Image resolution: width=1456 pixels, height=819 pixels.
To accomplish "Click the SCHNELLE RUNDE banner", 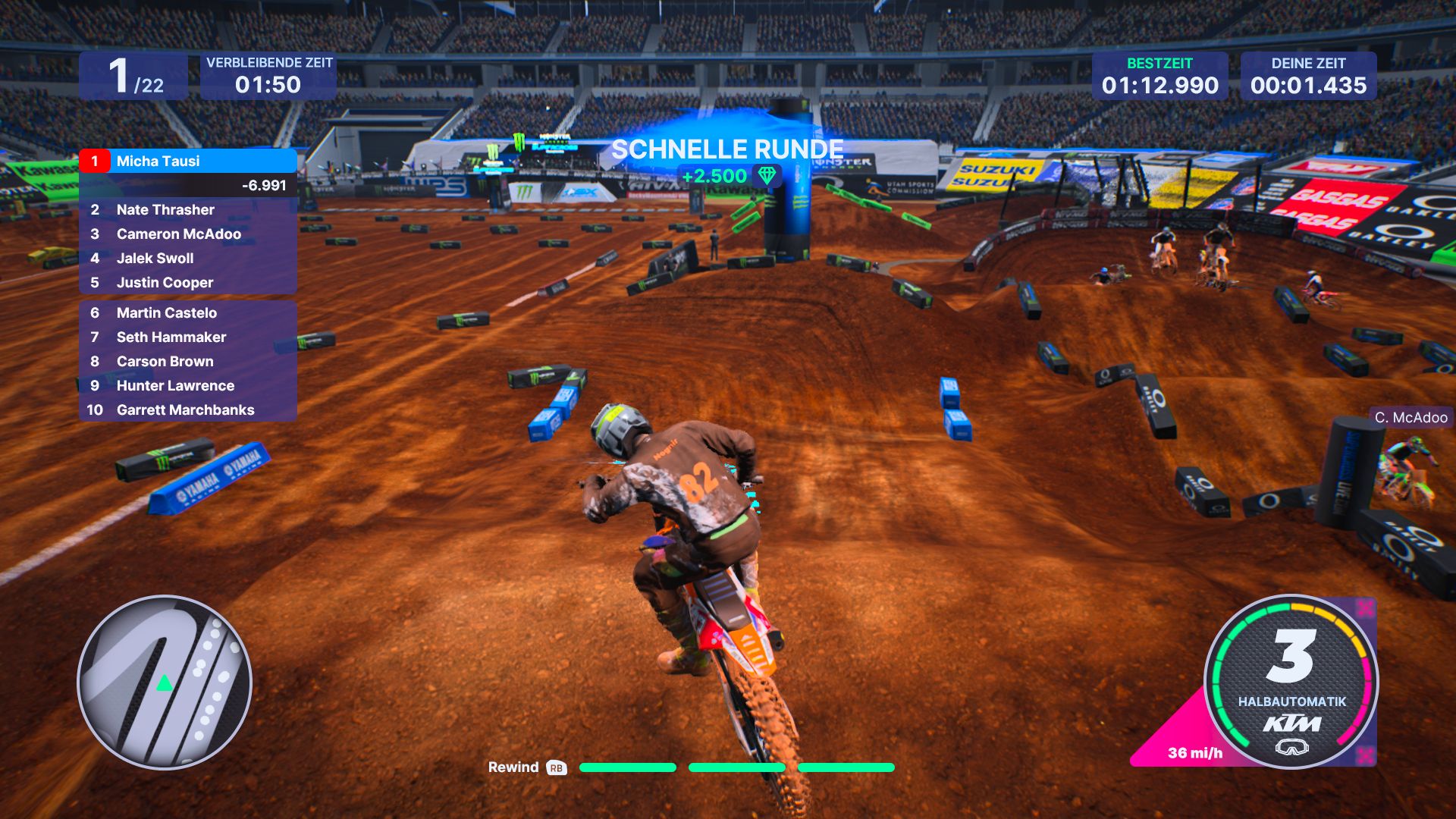I will (726, 149).
